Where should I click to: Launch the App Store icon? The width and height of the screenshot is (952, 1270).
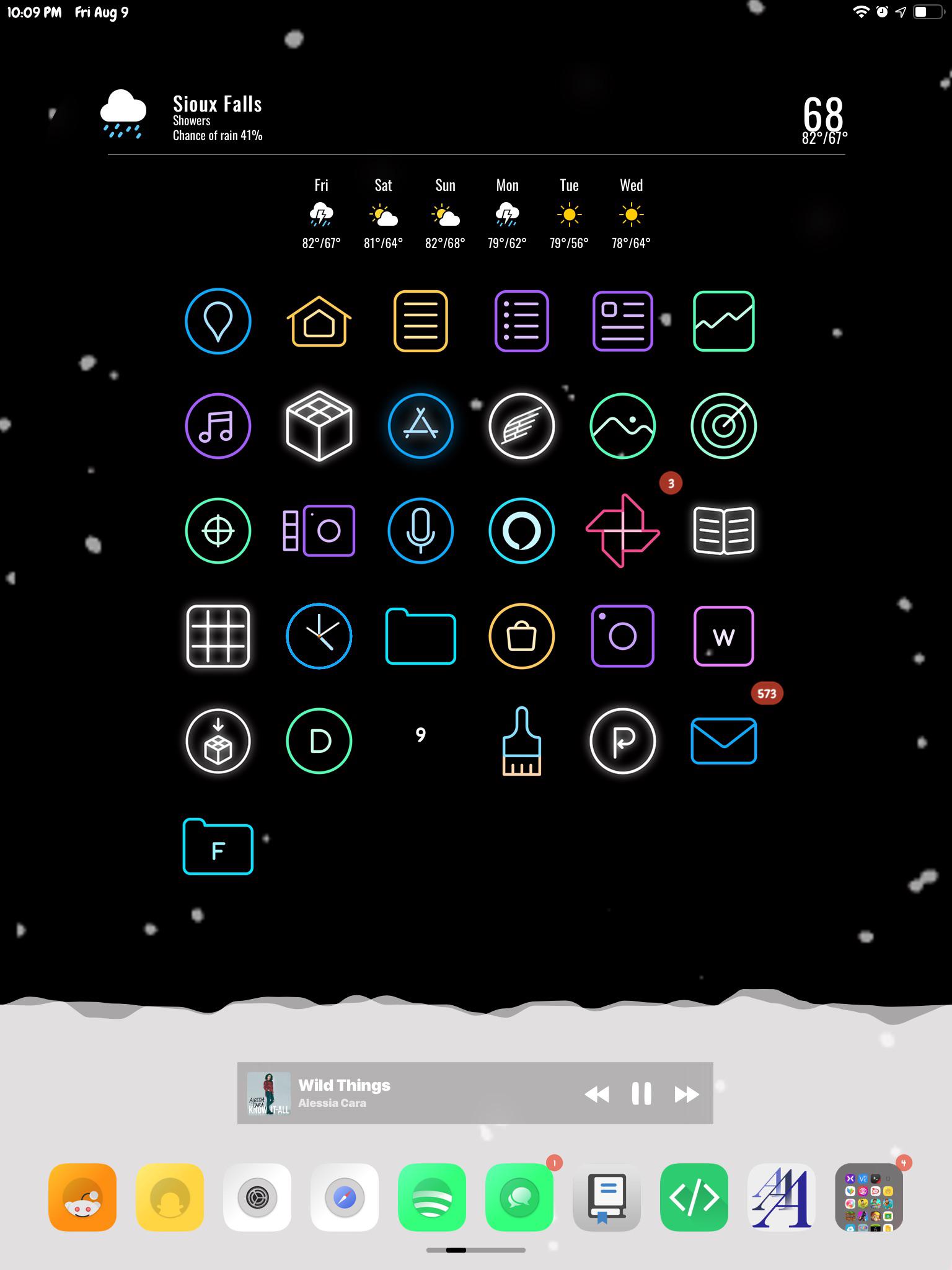[420, 425]
